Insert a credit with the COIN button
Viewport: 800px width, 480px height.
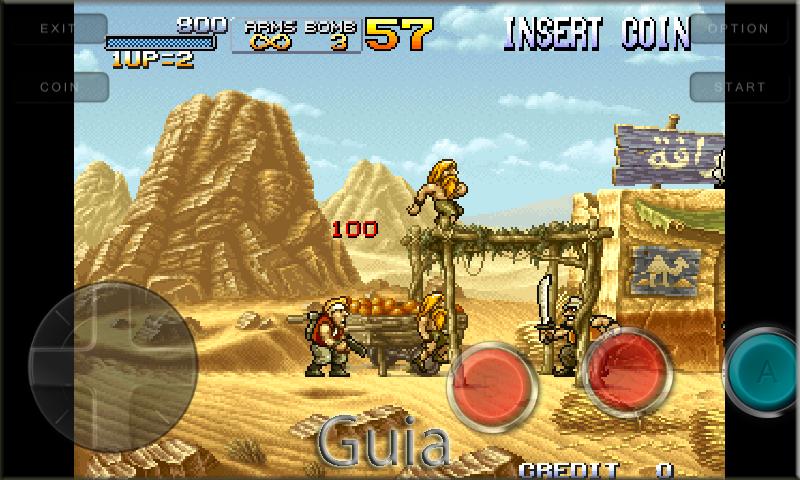[x=58, y=87]
